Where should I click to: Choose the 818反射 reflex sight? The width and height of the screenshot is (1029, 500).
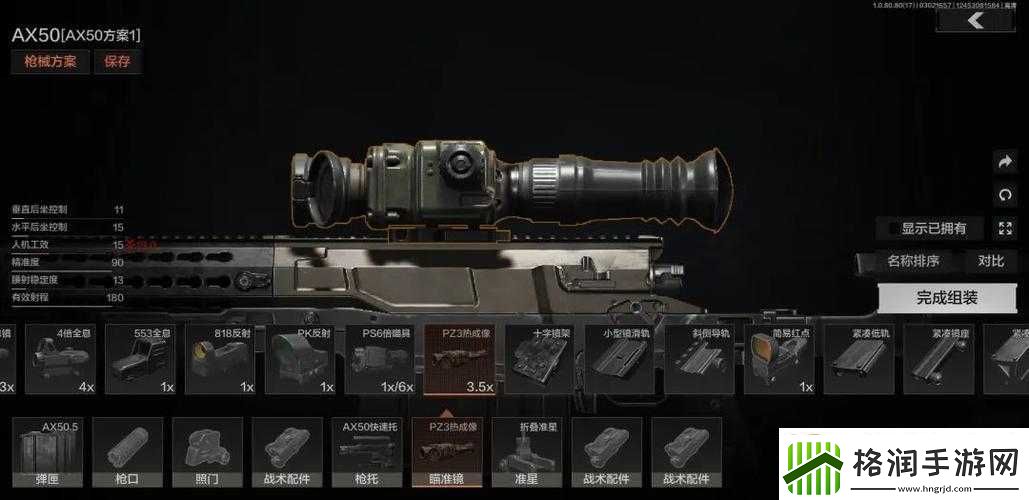(x=221, y=359)
